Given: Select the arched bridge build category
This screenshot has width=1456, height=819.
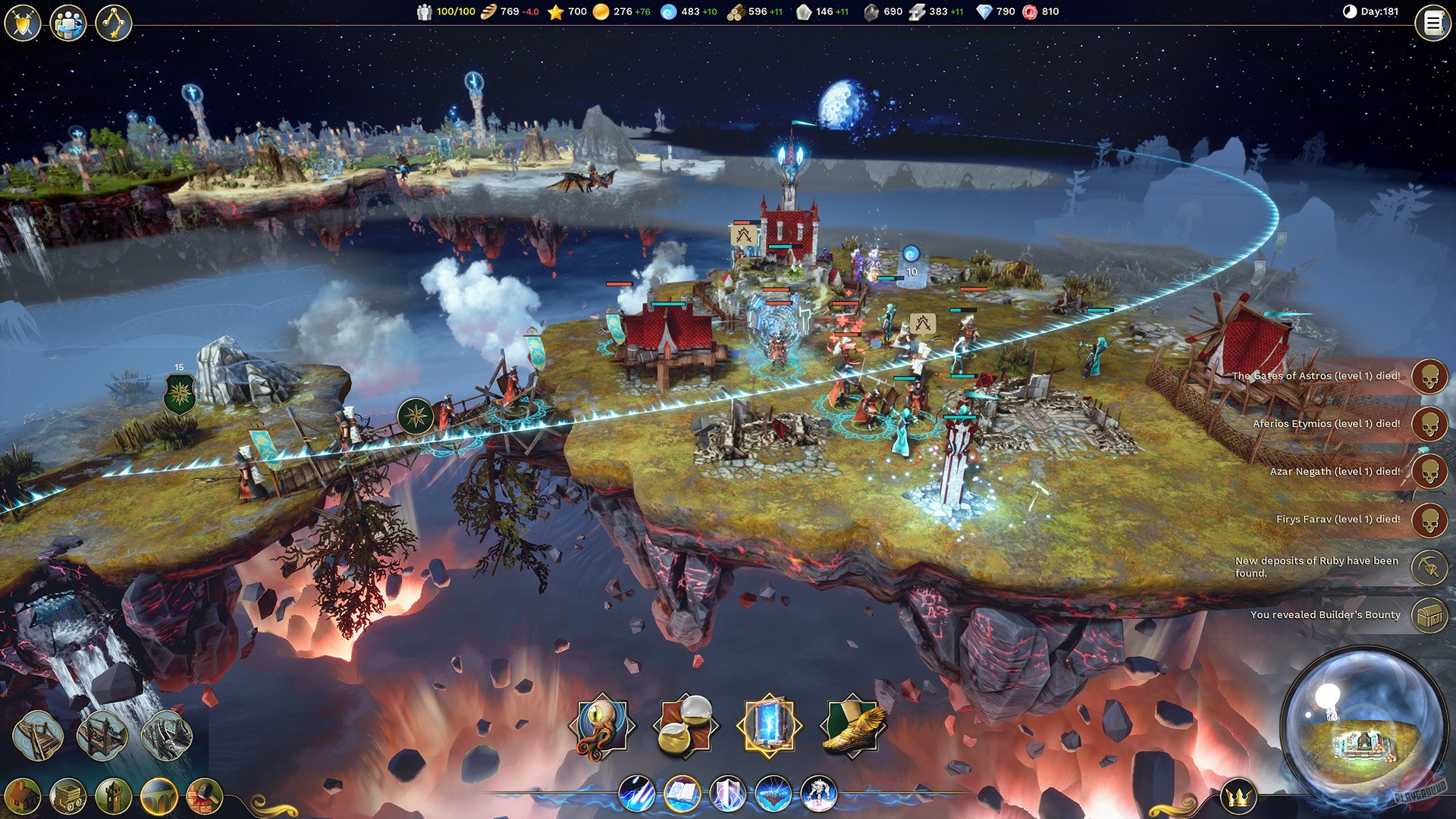Looking at the screenshot, I should point(159,797).
